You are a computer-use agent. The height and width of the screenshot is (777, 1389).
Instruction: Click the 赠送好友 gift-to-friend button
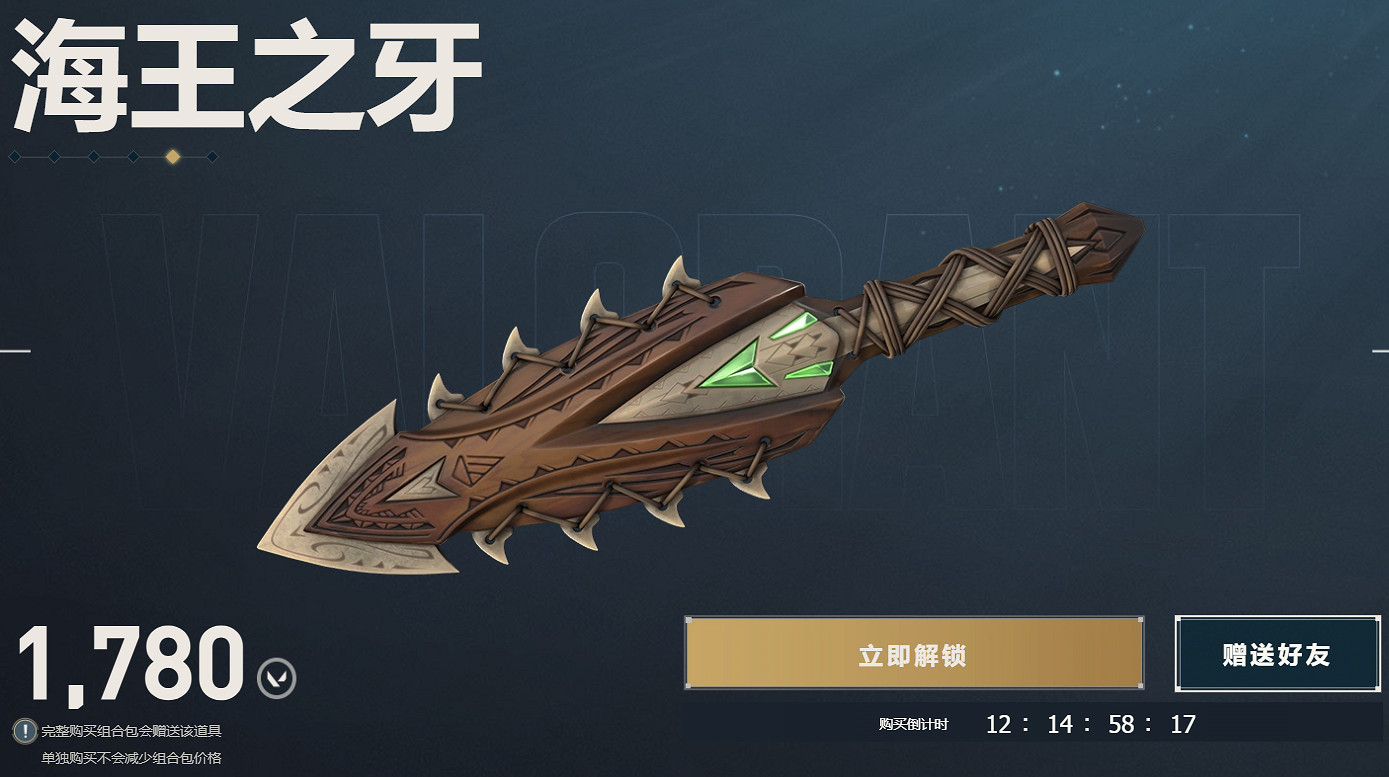[1277, 653]
